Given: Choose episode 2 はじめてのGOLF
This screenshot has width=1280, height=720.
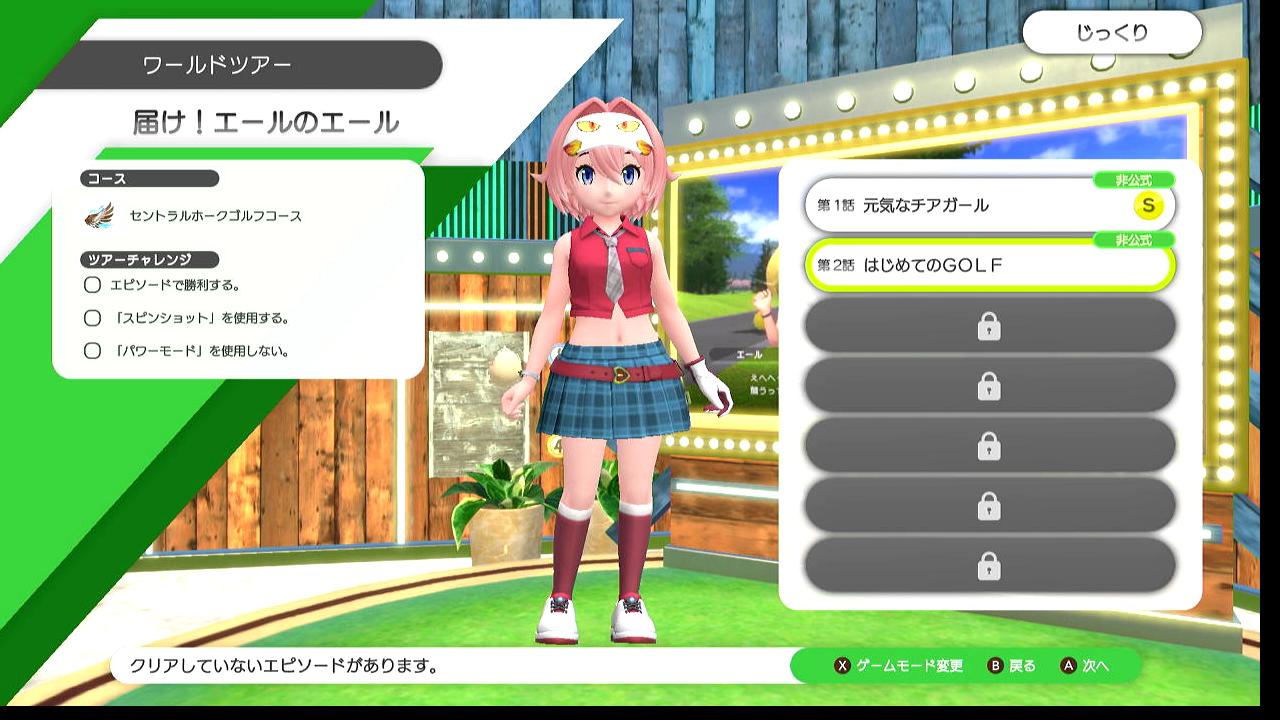Looking at the screenshot, I should (x=988, y=266).
